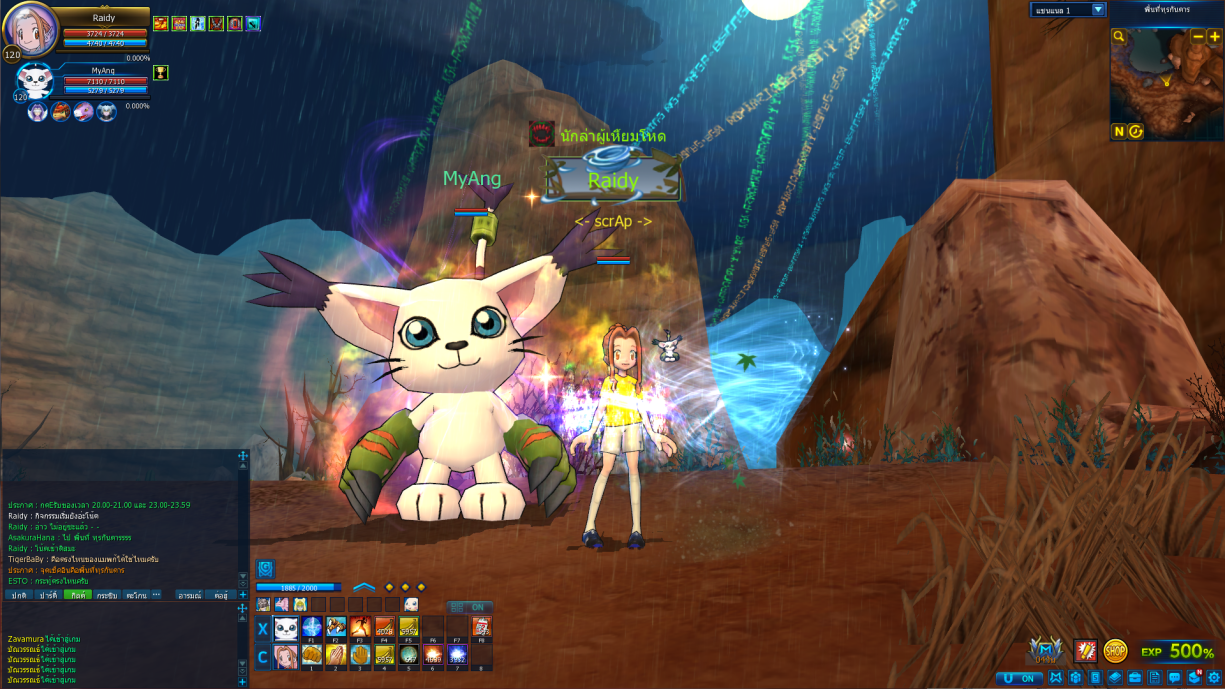Click the minimap magnifier search button
The width and height of the screenshot is (1225, 689).
1120,37
